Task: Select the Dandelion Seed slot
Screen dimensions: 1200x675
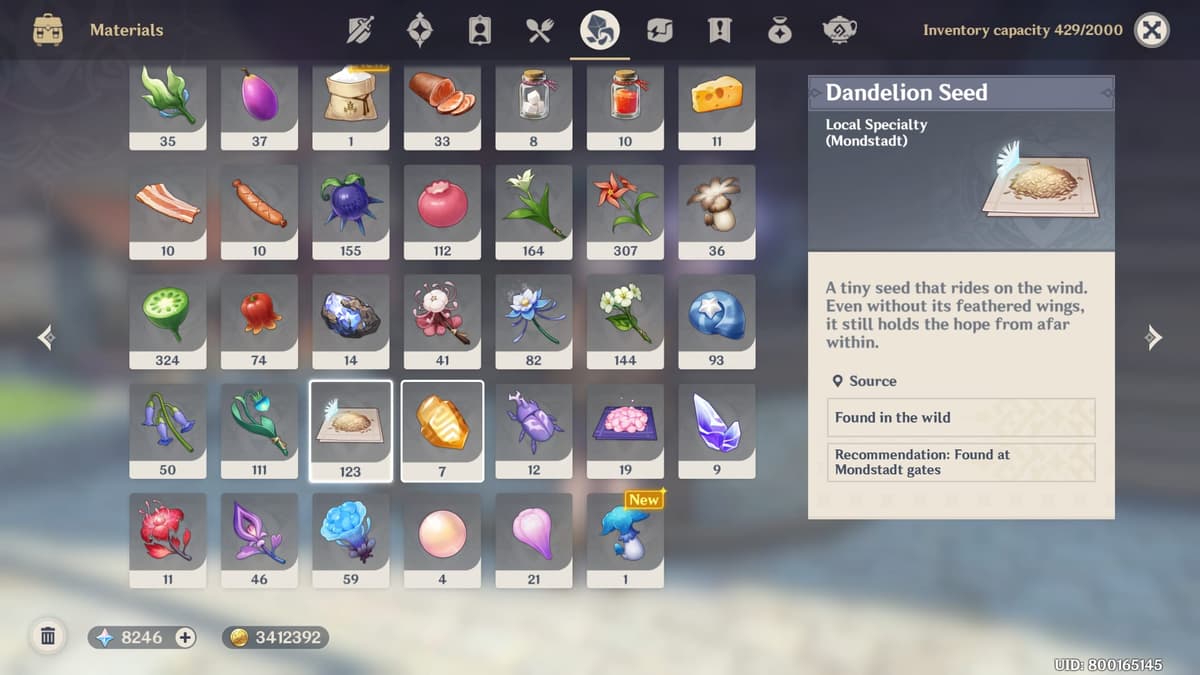Action: coord(350,430)
